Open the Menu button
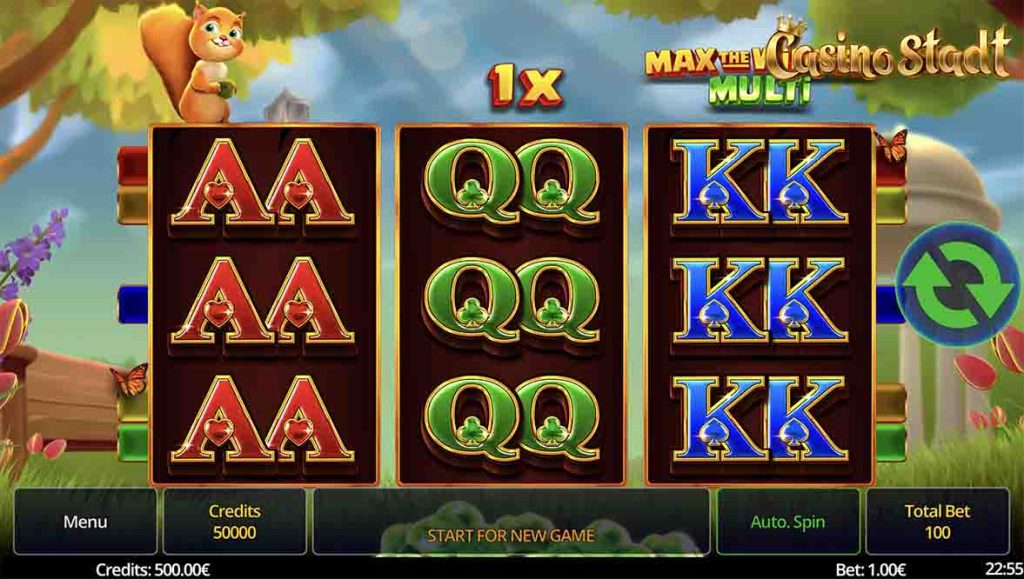This screenshot has width=1024, height=579. pos(85,521)
